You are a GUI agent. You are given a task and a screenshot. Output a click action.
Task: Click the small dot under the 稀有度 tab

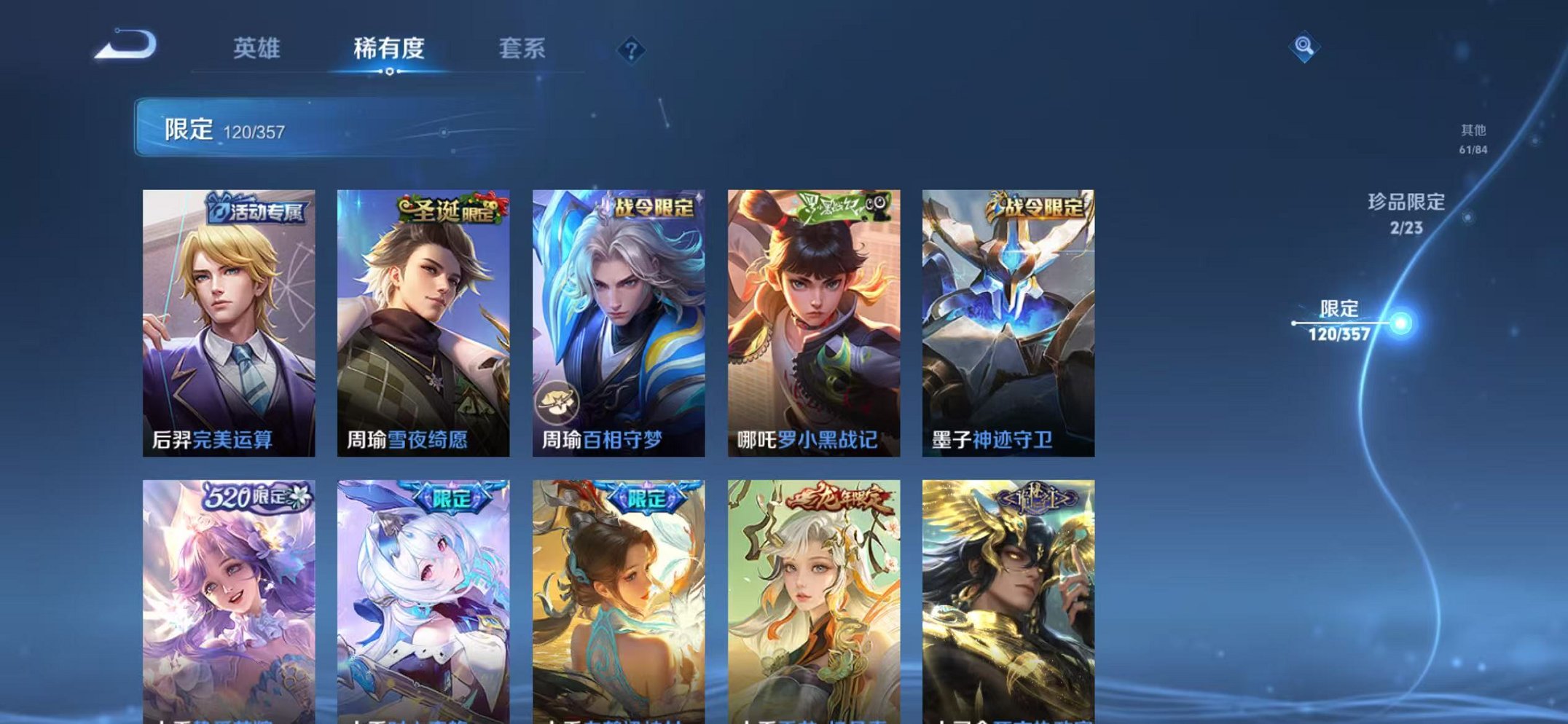(390, 71)
